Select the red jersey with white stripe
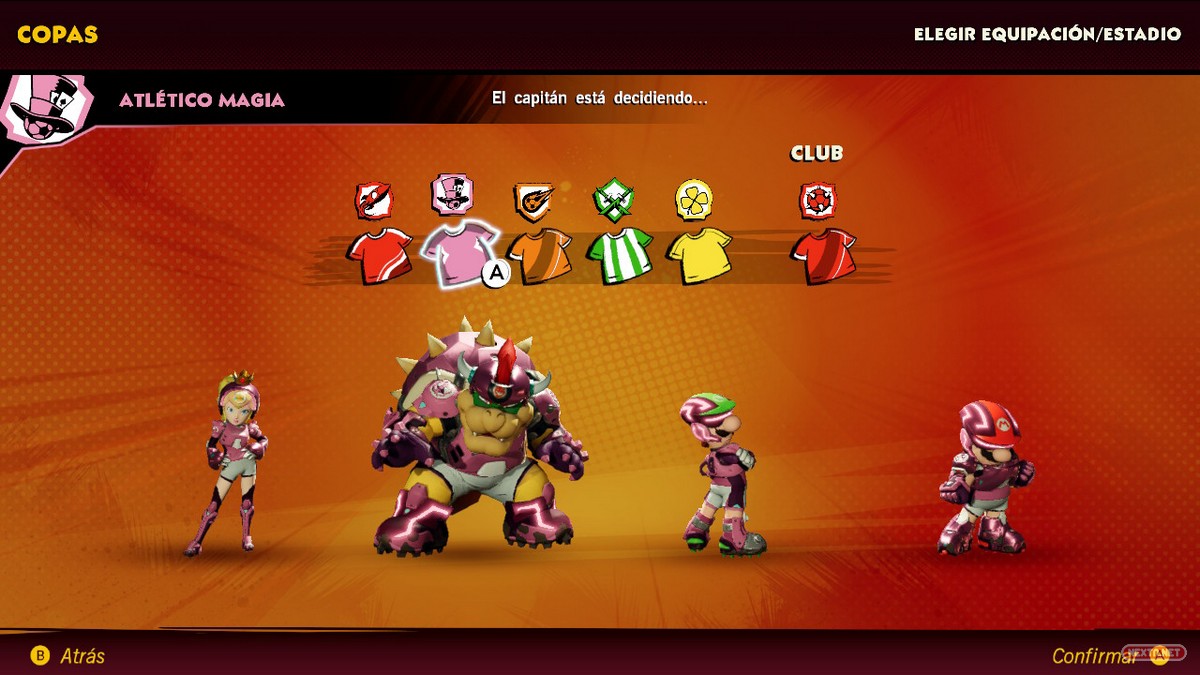The image size is (1200, 675). (x=379, y=256)
